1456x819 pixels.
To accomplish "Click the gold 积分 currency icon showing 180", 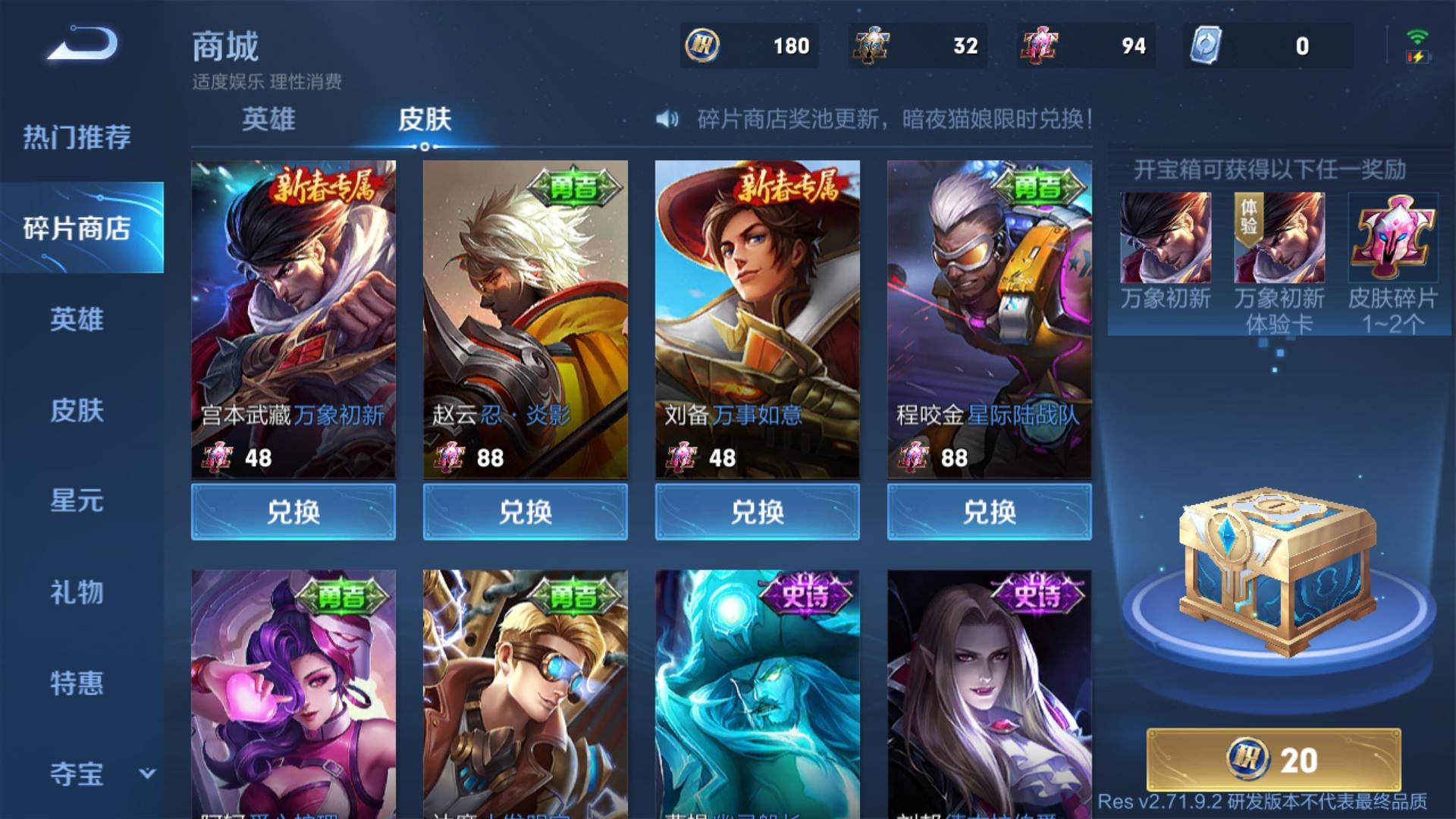I will point(703,45).
